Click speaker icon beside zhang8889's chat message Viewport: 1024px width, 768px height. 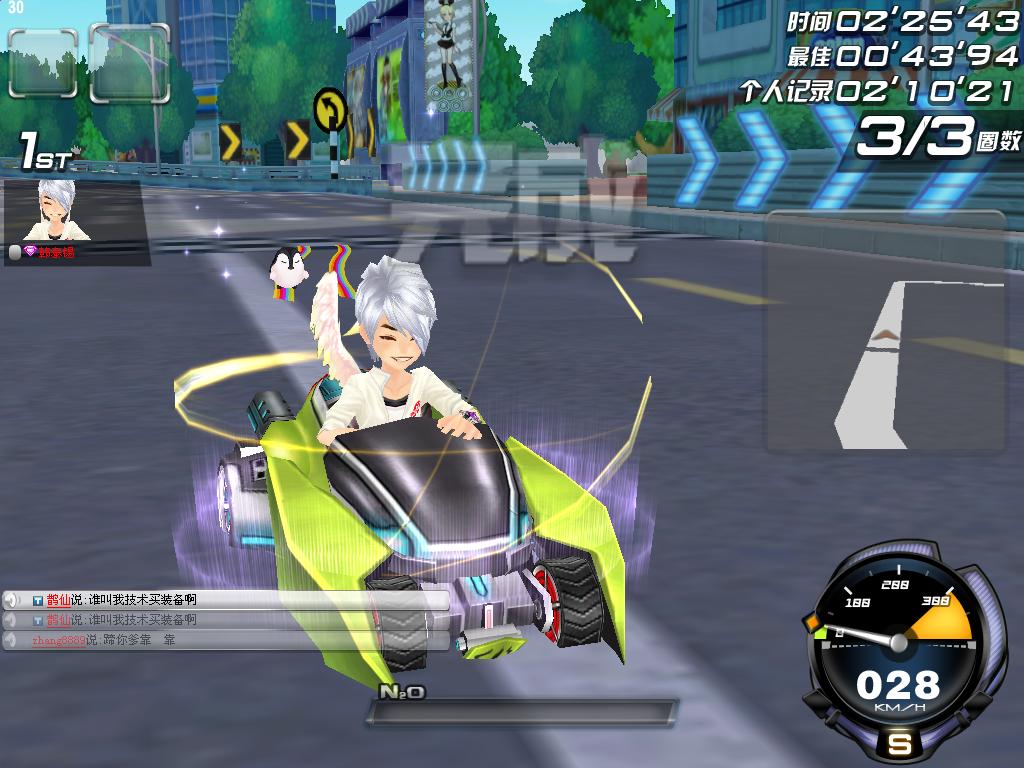12,640
